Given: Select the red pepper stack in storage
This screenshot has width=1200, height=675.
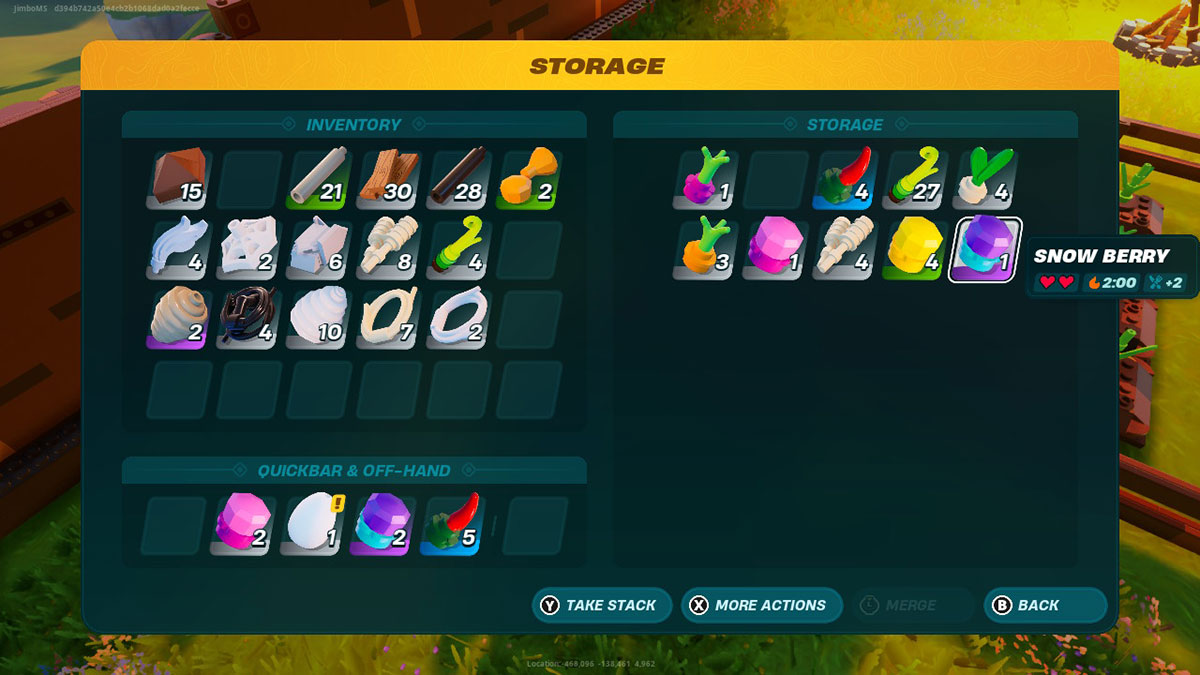Looking at the screenshot, I should tap(845, 179).
